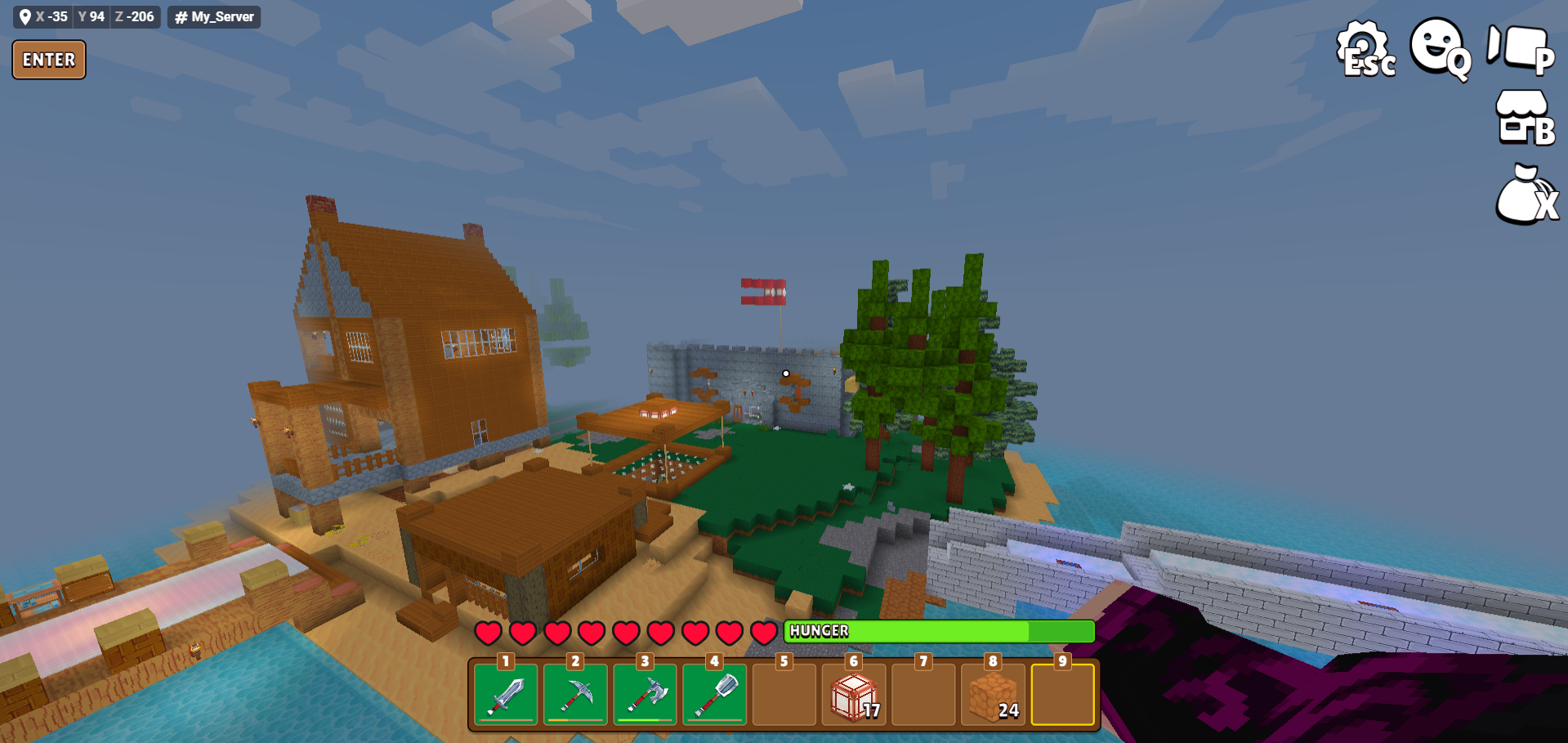Screen dimensions: 1568x743
Task: Click the My_Server name label
Action: [214, 16]
